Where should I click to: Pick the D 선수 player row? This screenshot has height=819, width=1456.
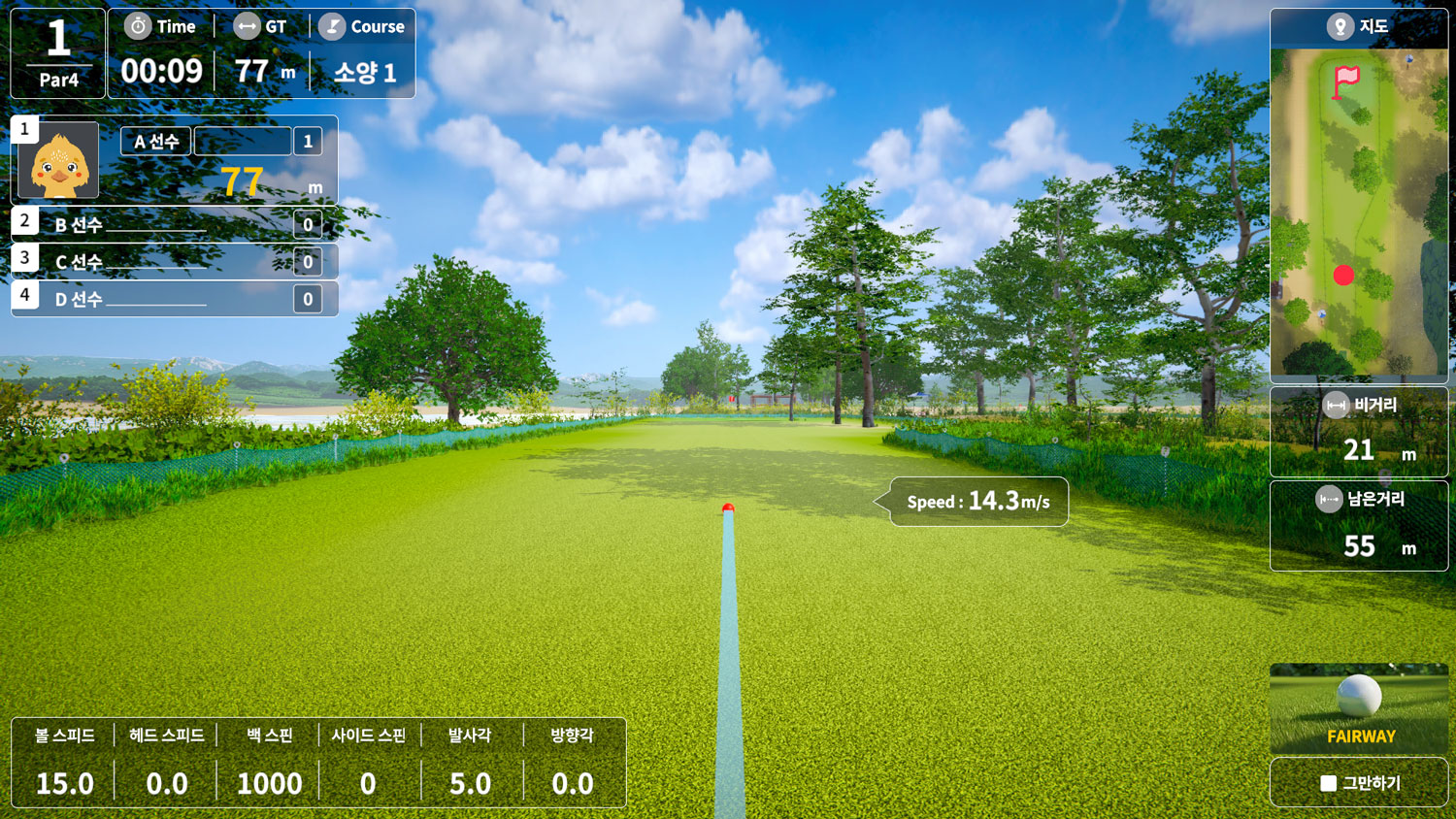[175, 299]
